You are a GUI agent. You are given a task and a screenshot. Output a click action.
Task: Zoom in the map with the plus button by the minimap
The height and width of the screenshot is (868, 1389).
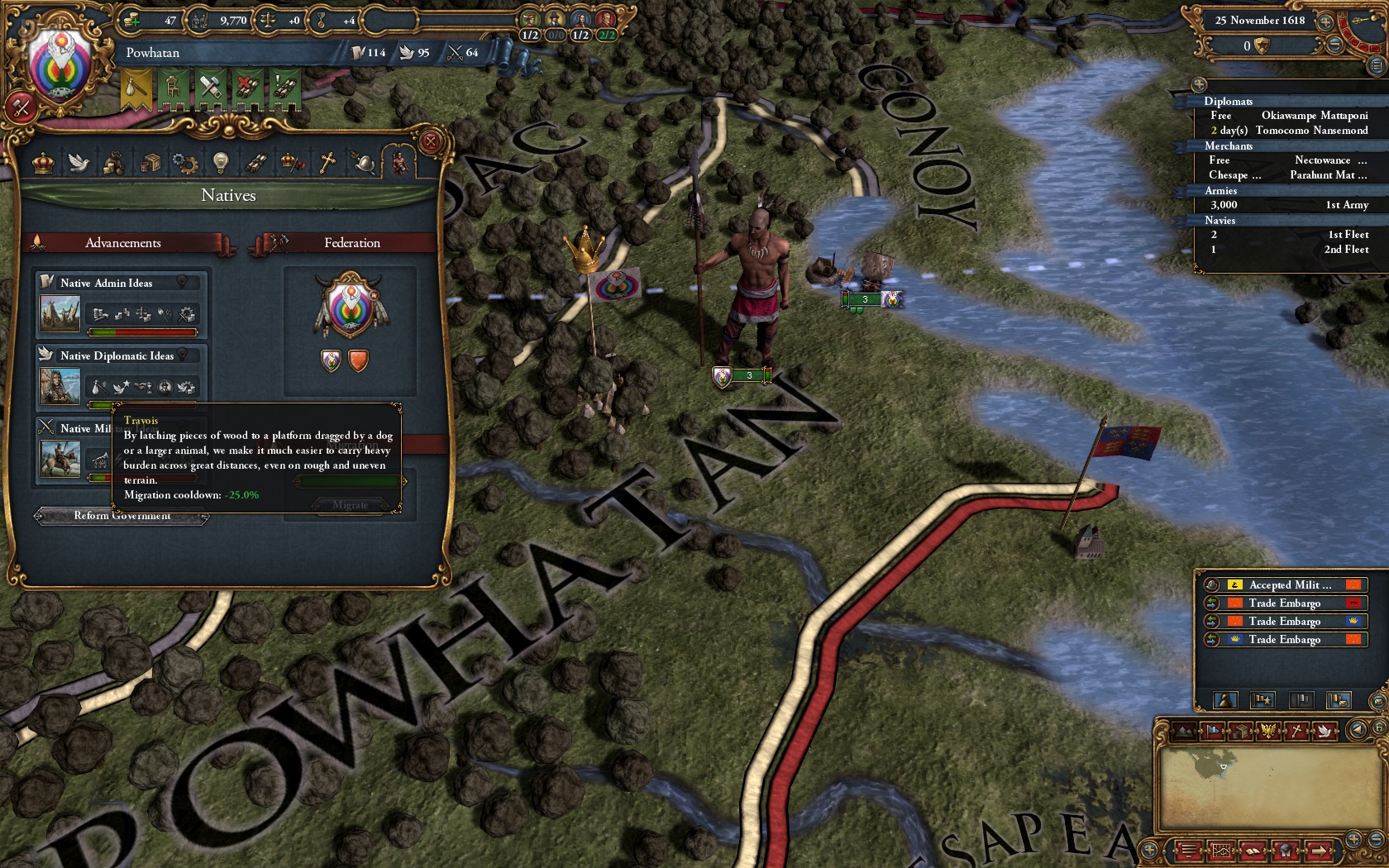(1353, 837)
